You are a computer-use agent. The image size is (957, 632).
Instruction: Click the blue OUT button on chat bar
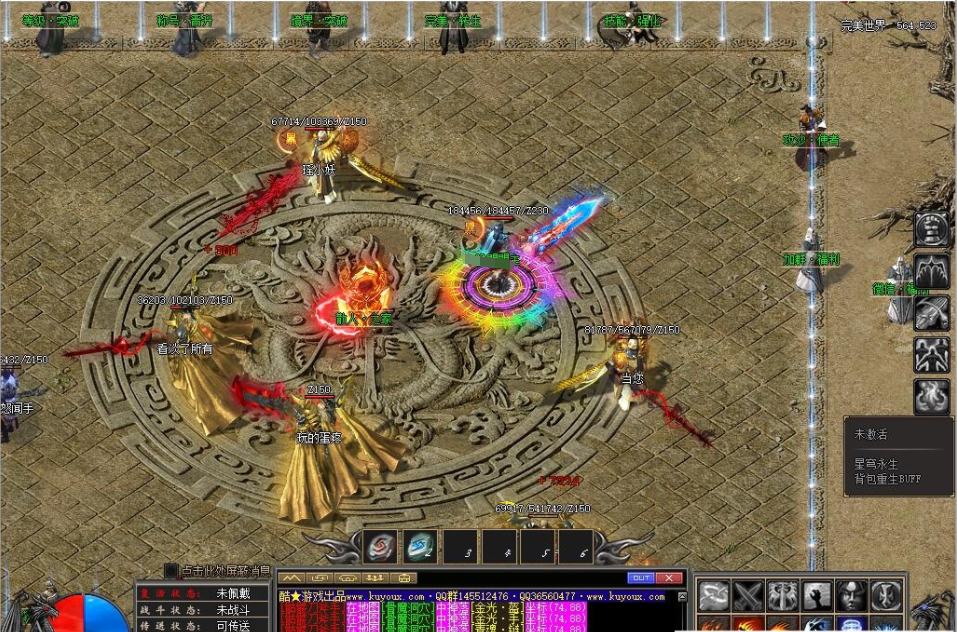[x=640, y=578]
